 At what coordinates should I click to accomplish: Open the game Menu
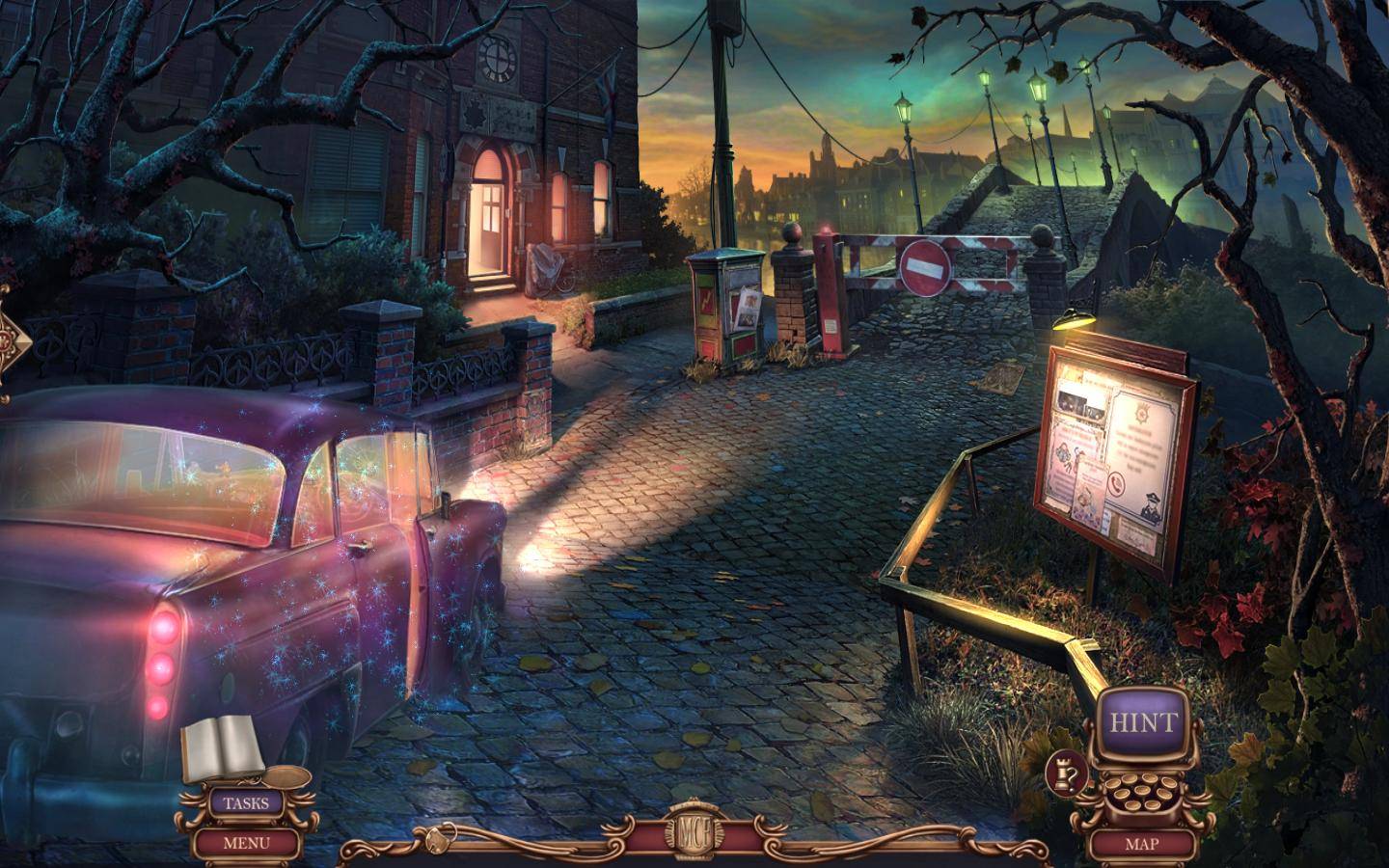click(x=246, y=842)
